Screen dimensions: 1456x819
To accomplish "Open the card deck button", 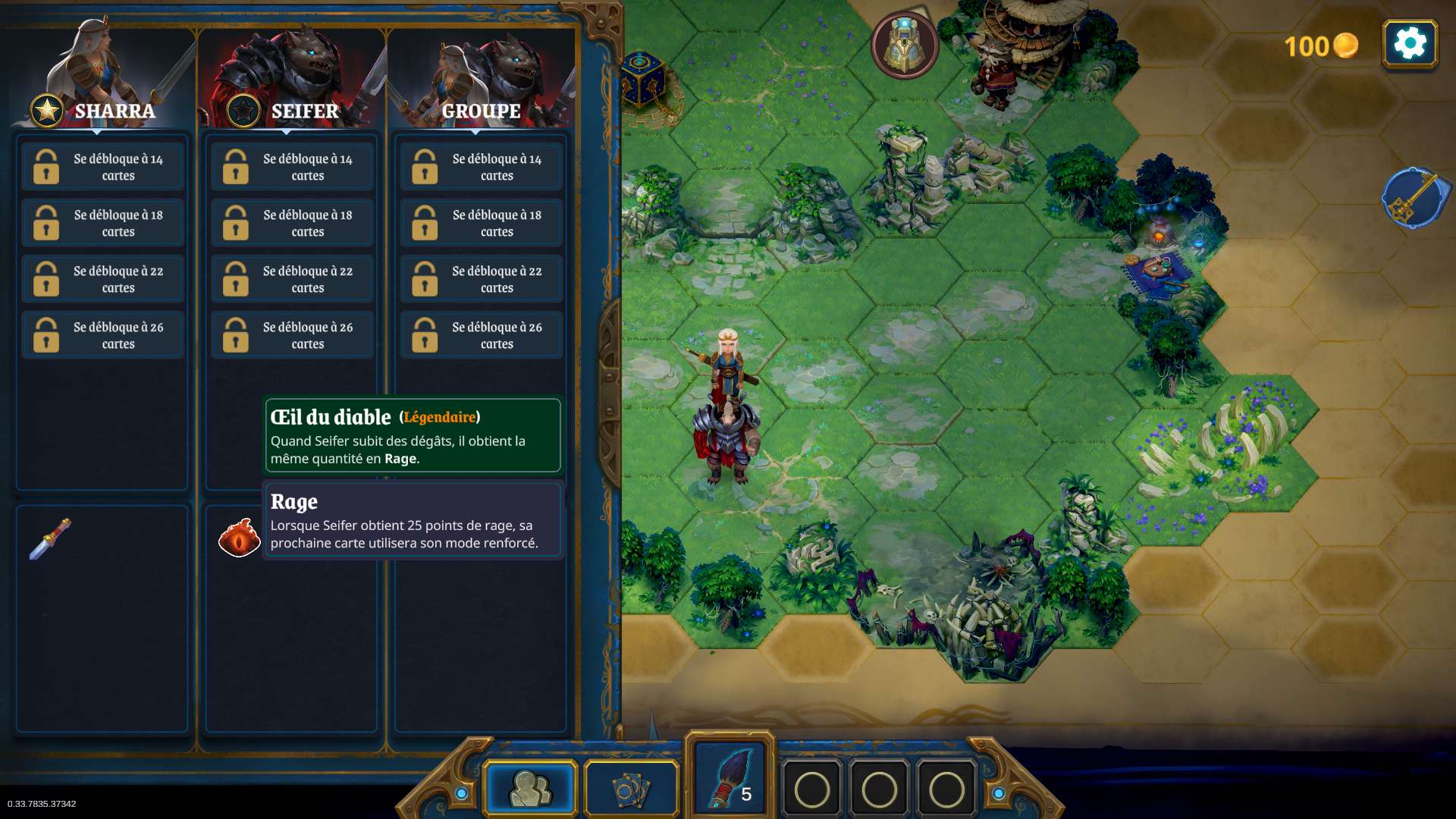I will pyautogui.click(x=631, y=790).
